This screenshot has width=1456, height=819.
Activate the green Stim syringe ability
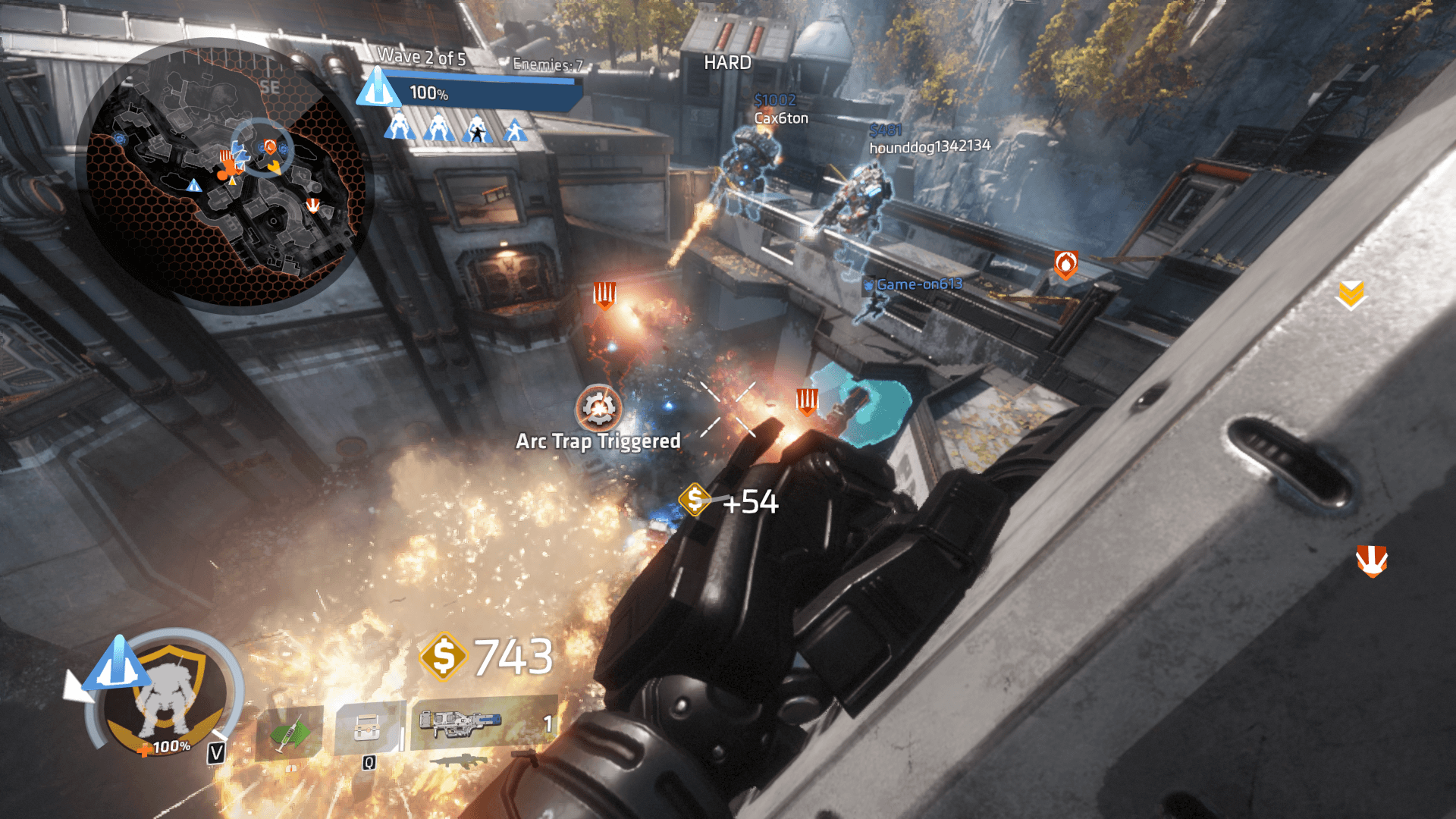288,732
